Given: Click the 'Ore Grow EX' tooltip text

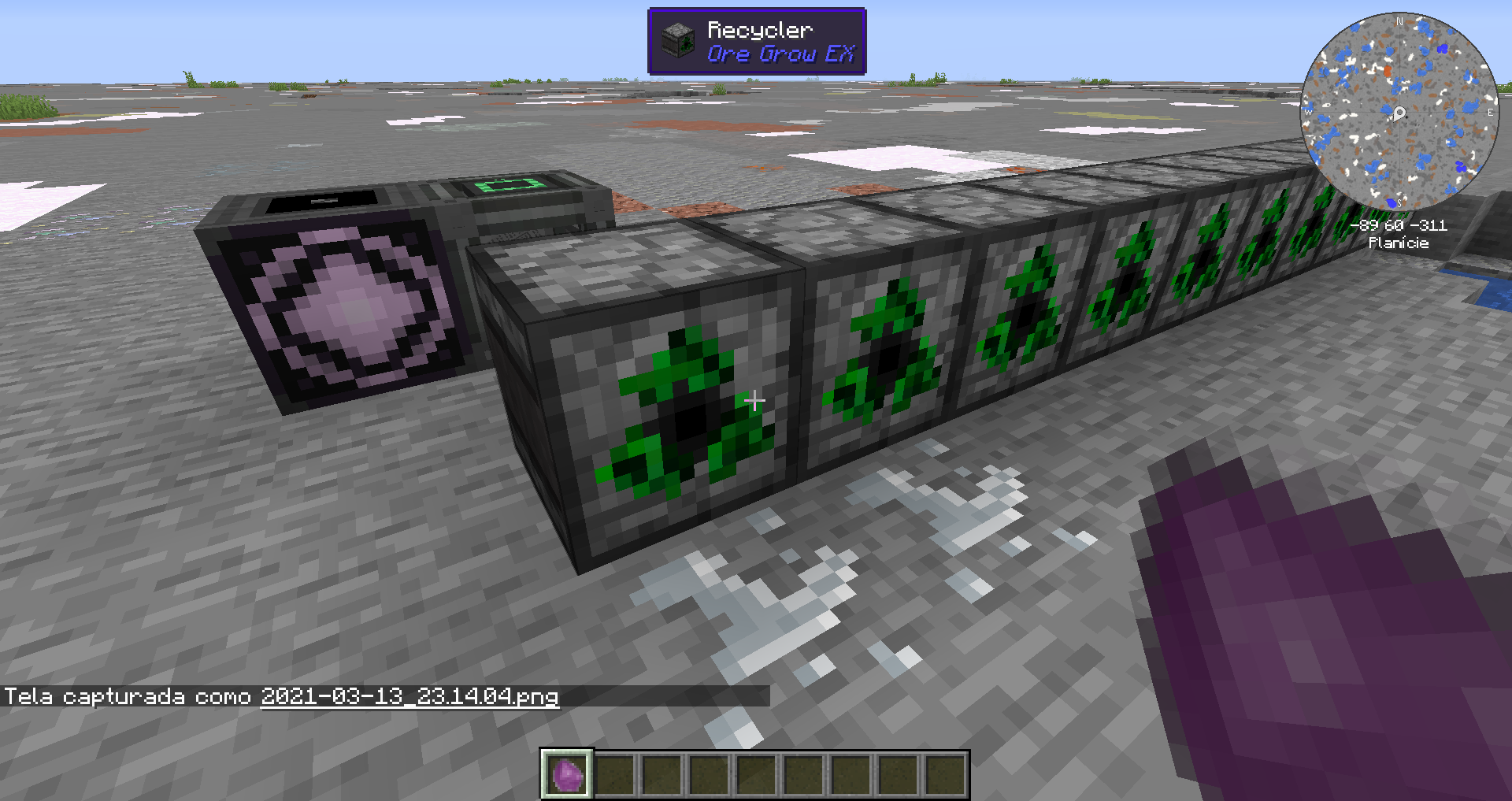Looking at the screenshot, I should [780, 55].
